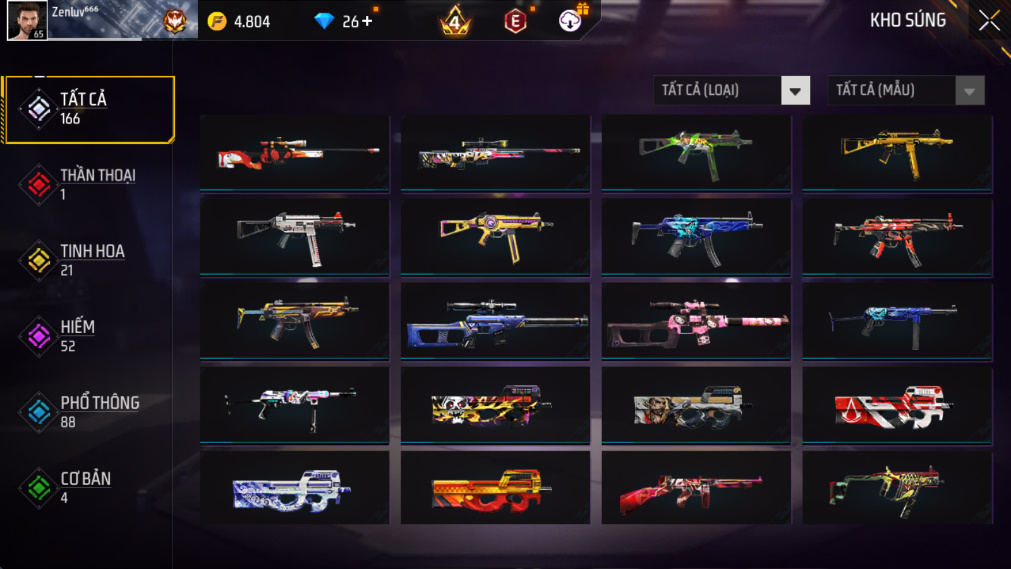Open the player profile avatar

tap(26, 20)
